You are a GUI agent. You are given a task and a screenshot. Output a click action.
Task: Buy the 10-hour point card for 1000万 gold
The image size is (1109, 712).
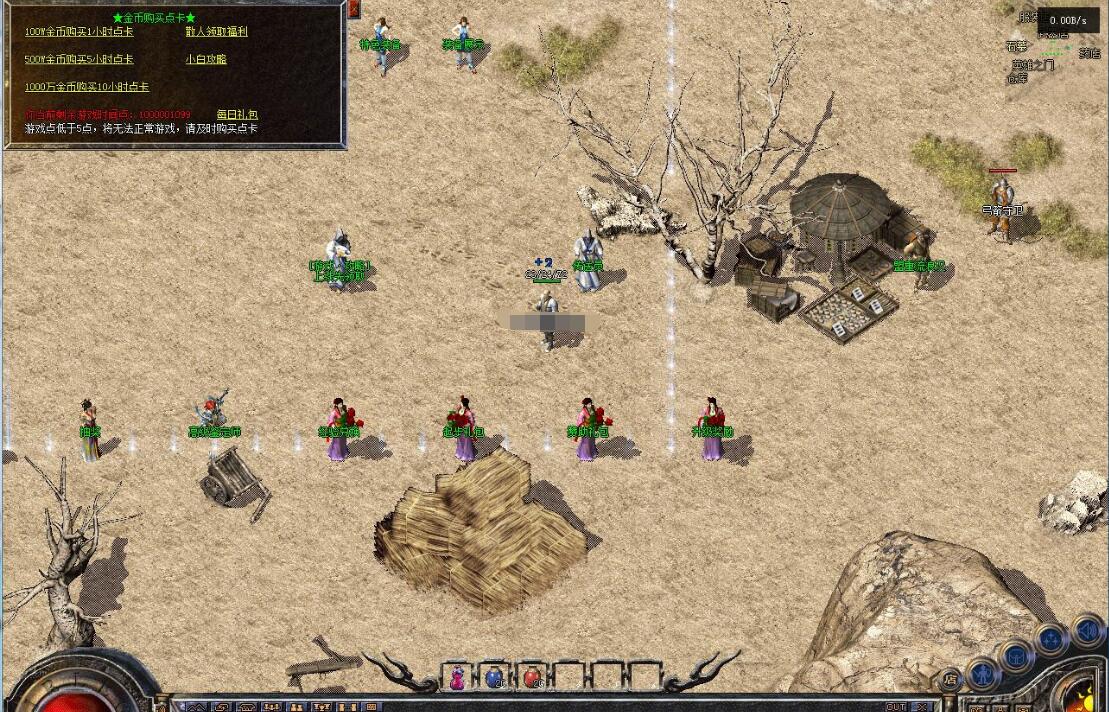(86, 88)
